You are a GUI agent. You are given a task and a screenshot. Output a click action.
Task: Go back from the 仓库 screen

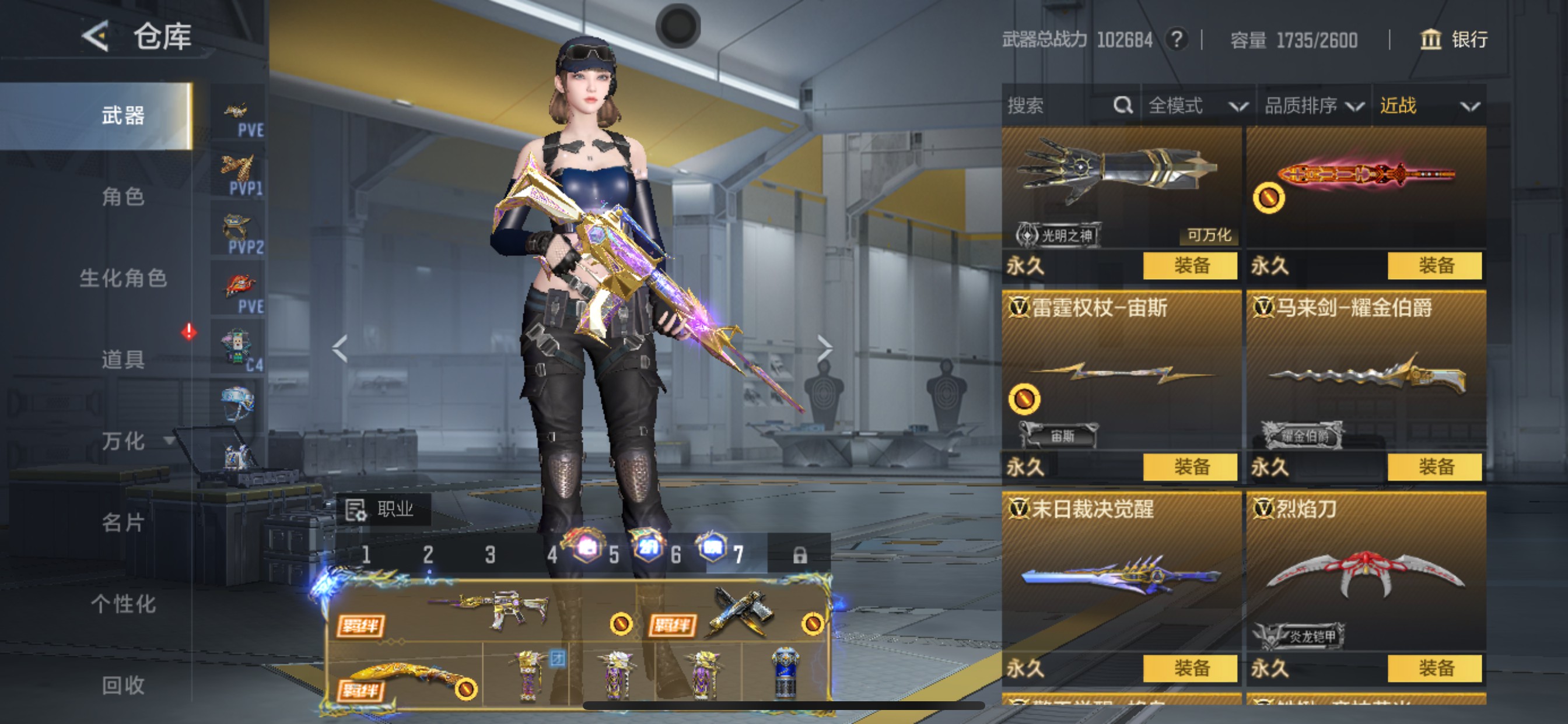[x=96, y=37]
